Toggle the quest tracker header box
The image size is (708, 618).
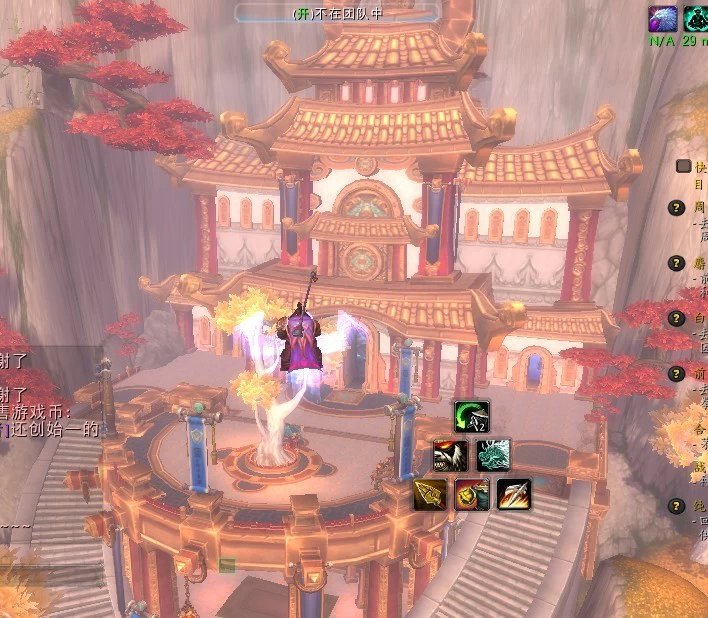[x=683, y=167]
